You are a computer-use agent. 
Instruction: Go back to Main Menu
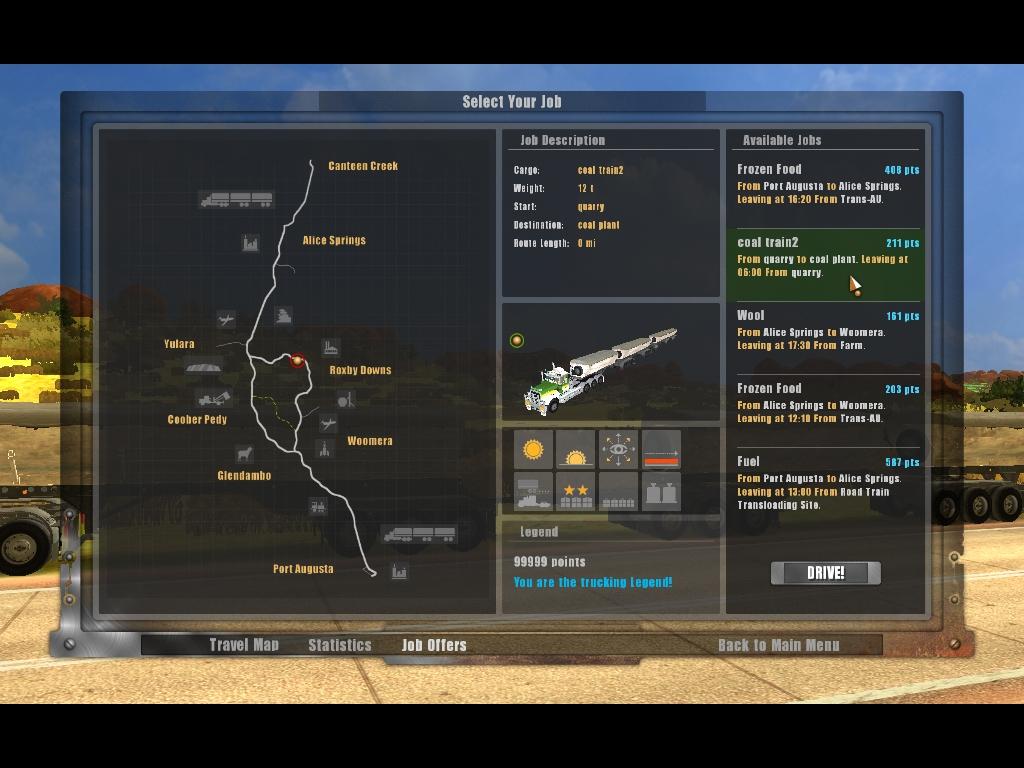click(778, 645)
